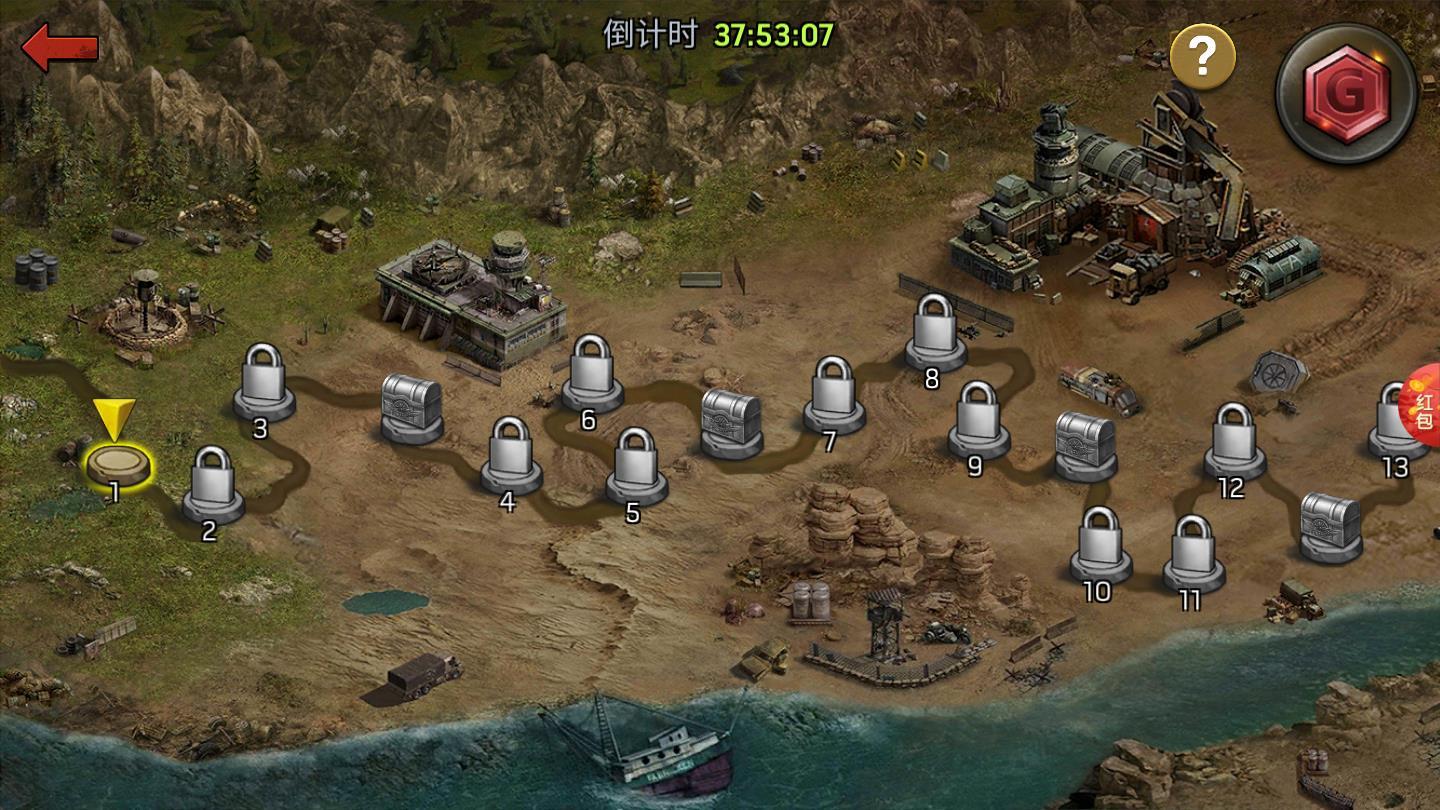Select locked stage 10
Image resolution: width=1440 pixels, height=810 pixels.
[x=1100, y=543]
